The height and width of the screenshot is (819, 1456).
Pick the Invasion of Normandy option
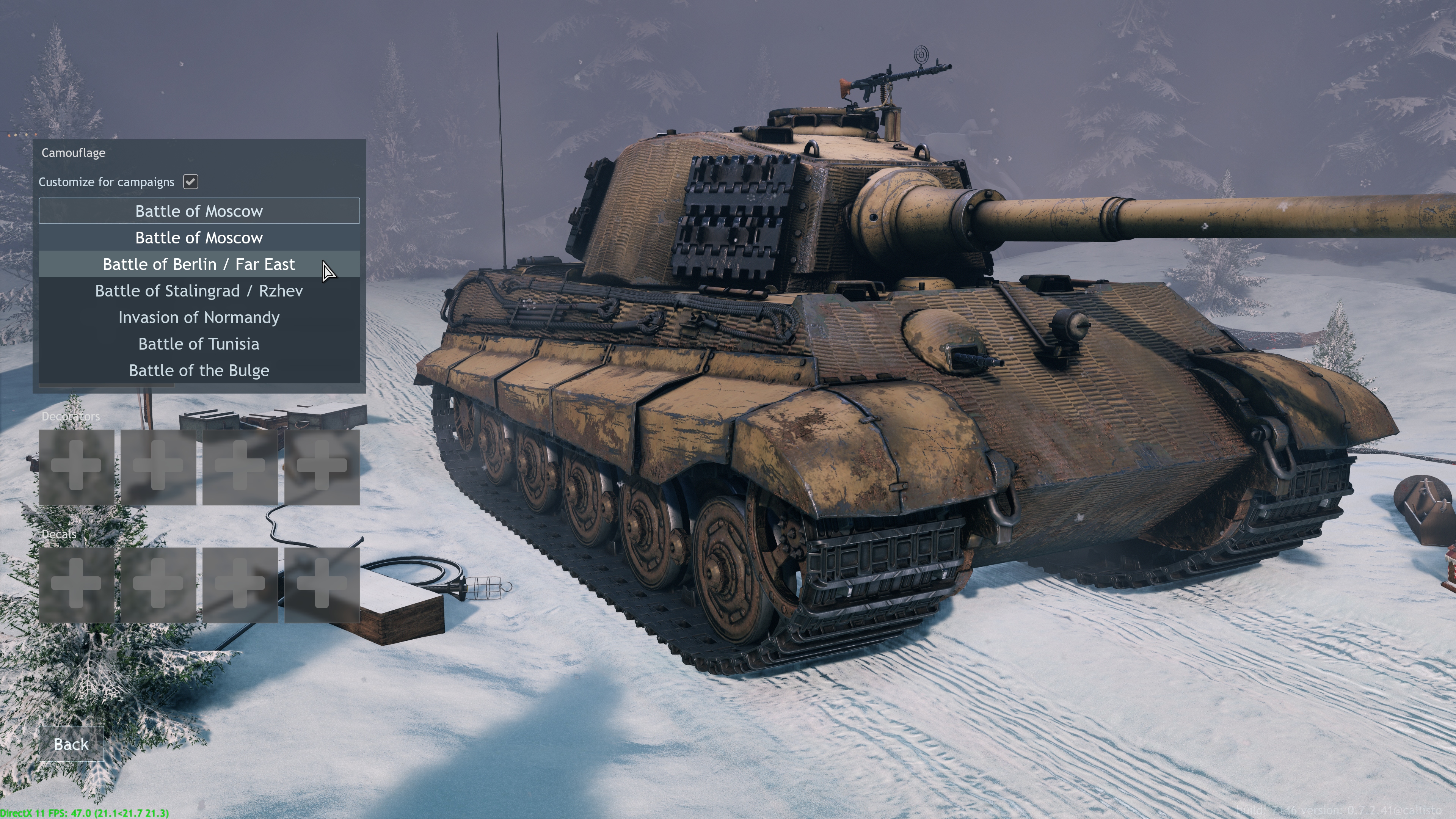point(199,318)
